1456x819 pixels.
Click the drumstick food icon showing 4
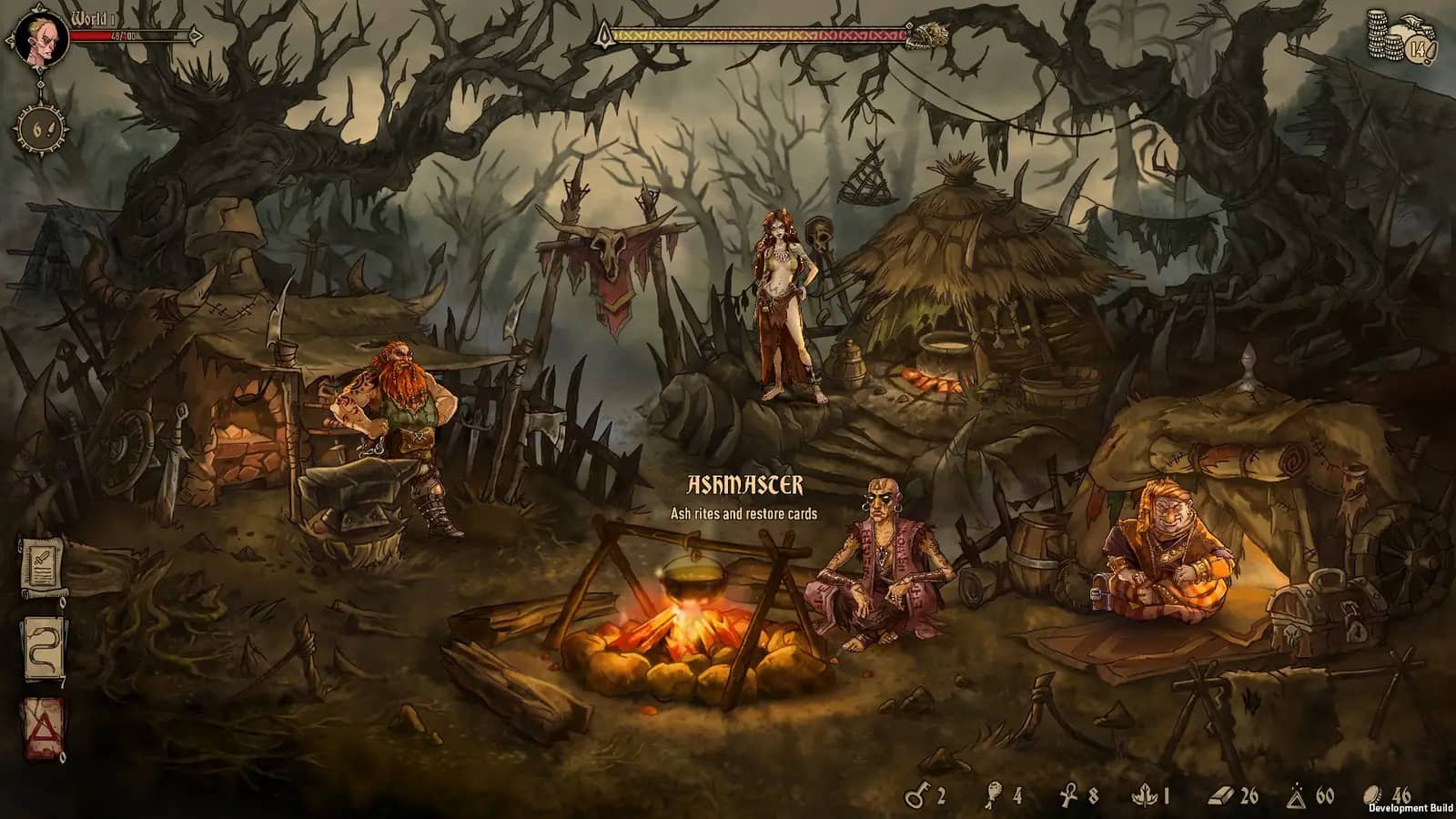click(x=995, y=794)
